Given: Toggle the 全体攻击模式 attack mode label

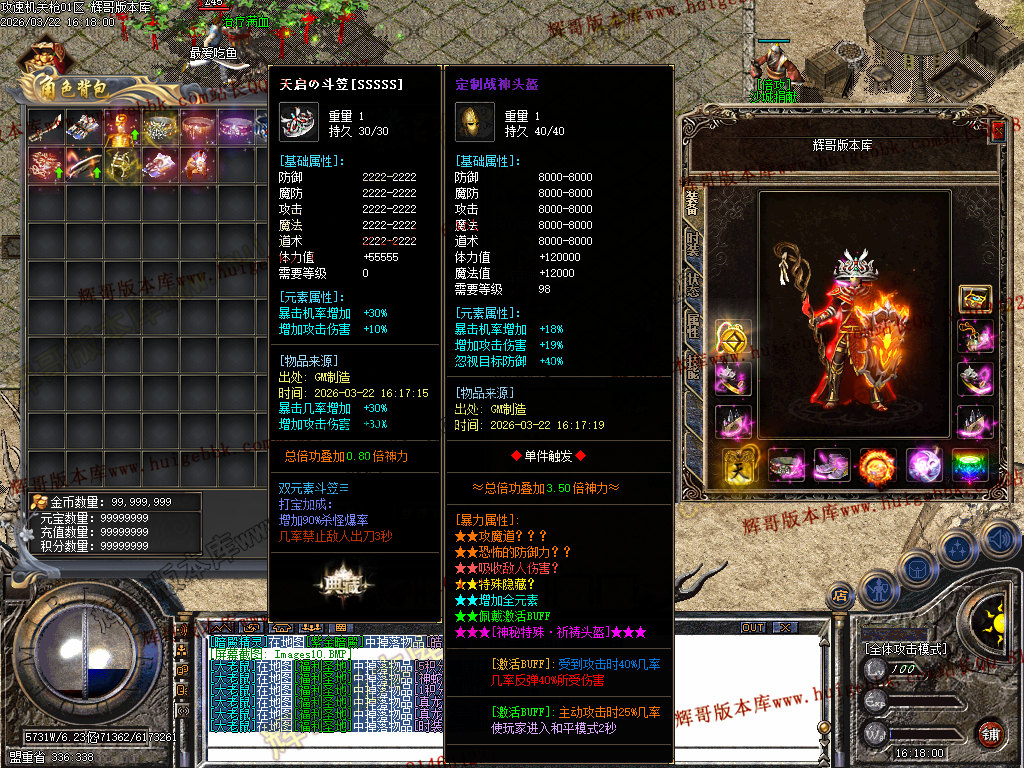Looking at the screenshot, I should tap(903, 649).
